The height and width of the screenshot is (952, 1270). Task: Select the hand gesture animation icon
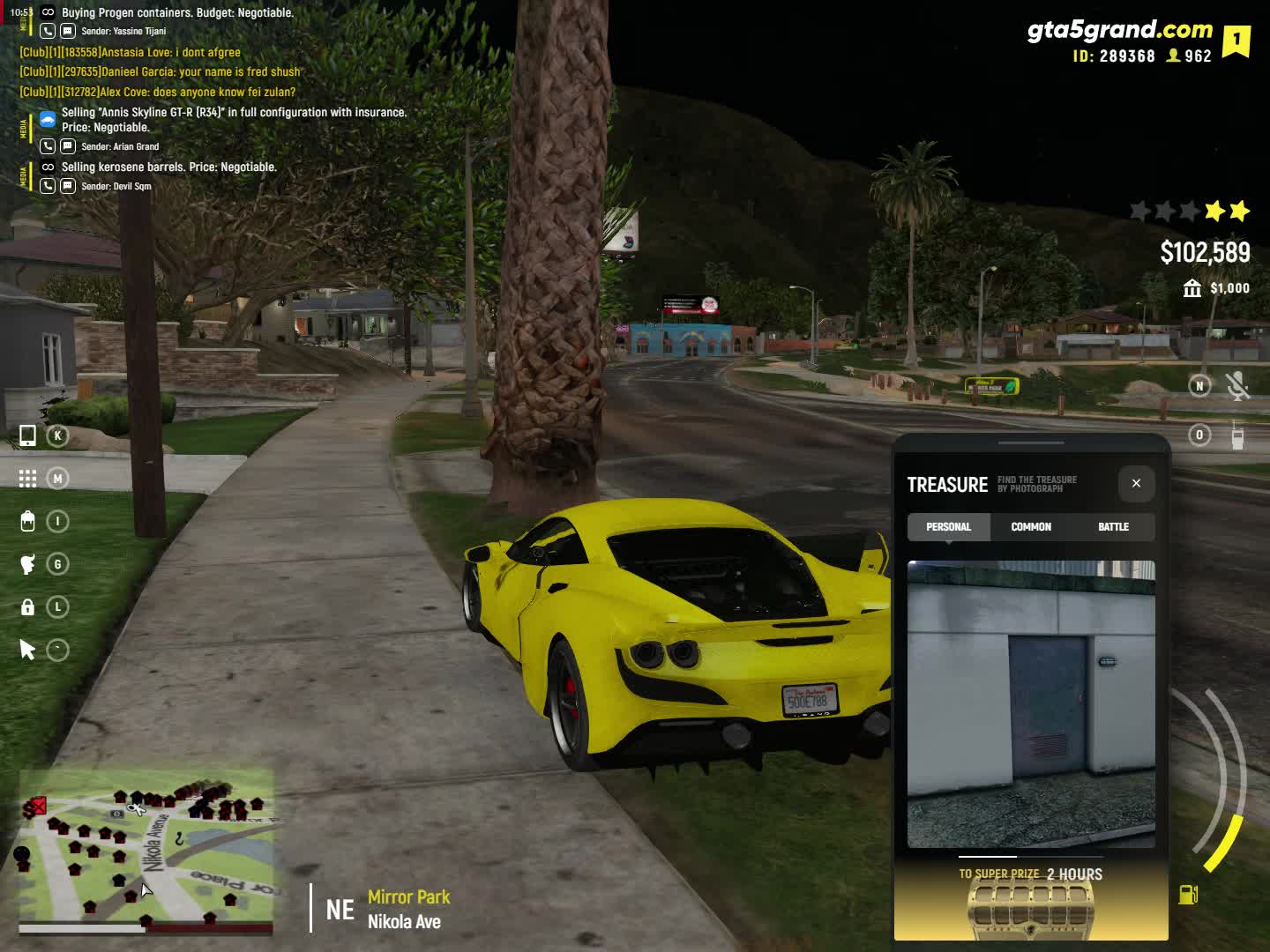tap(27, 564)
